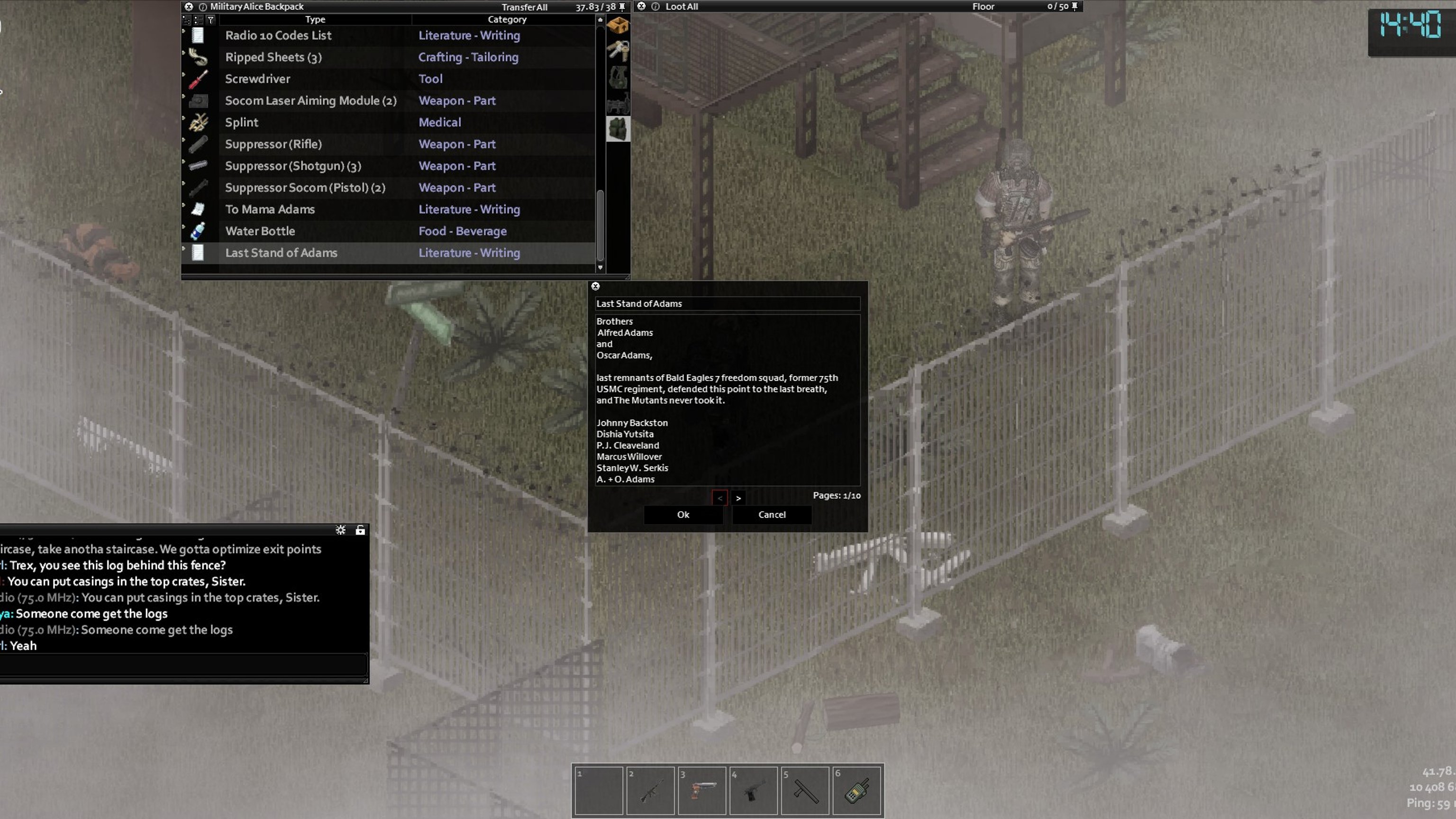This screenshot has width=1456, height=819.
Task: Select the walkie talkie hotbar slot
Action: pos(856,790)
